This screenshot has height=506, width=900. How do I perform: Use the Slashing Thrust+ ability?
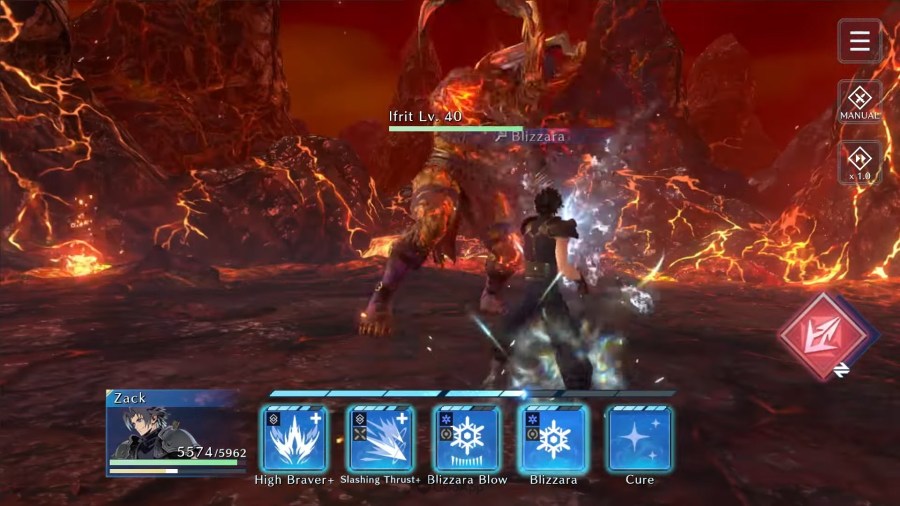point(380,439)
